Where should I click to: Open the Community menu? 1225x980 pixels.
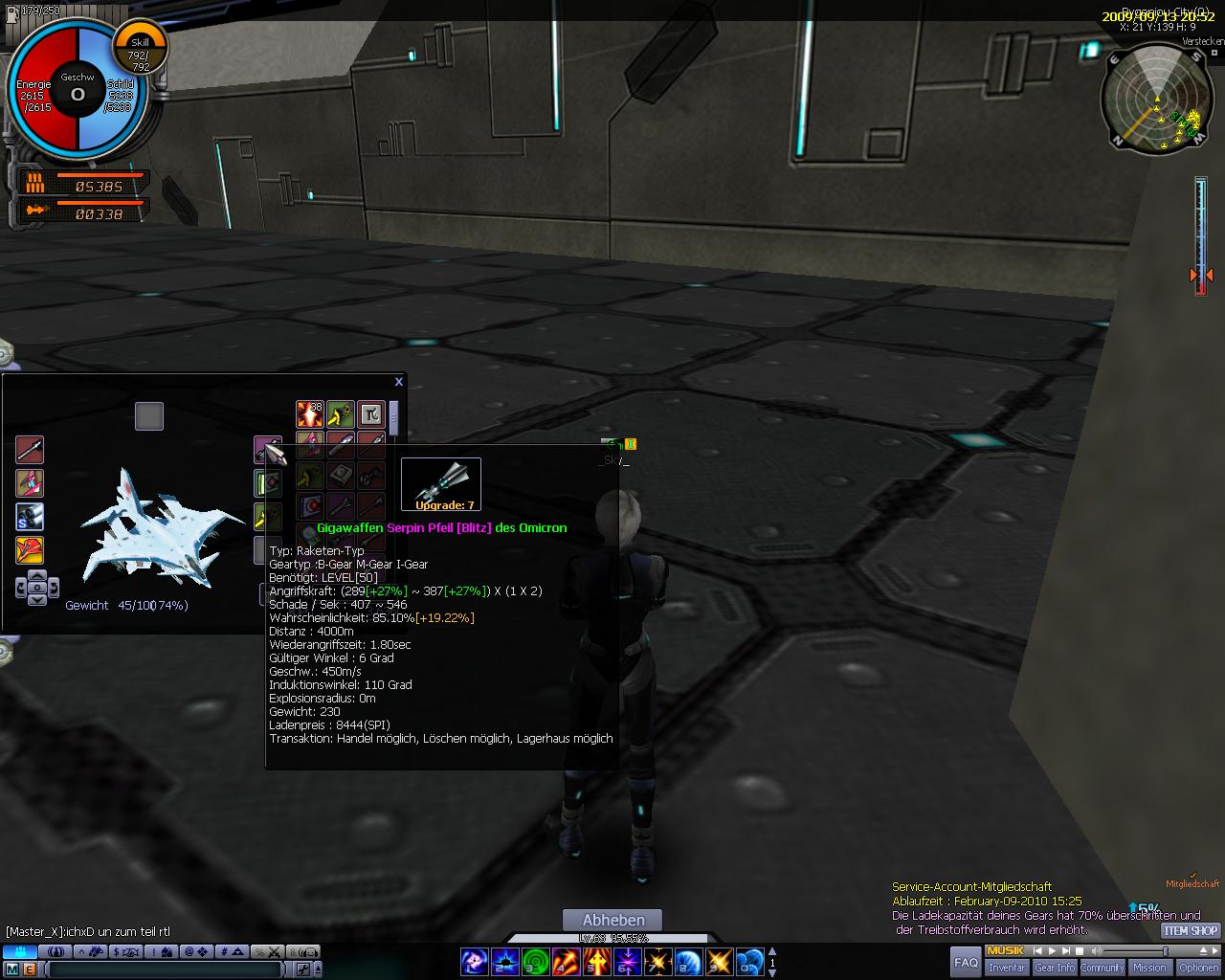1102,968
